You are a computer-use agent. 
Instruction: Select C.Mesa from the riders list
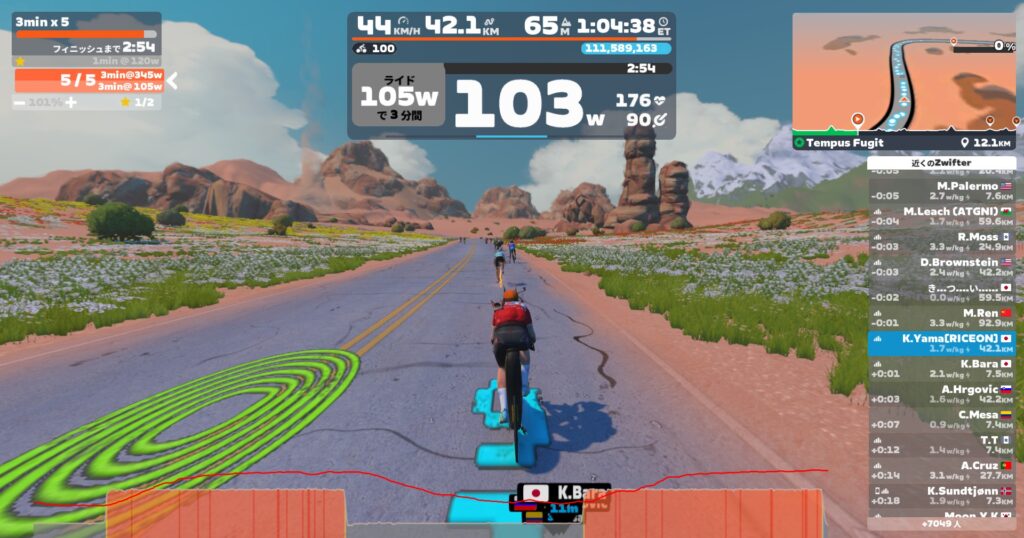[941, 419]
